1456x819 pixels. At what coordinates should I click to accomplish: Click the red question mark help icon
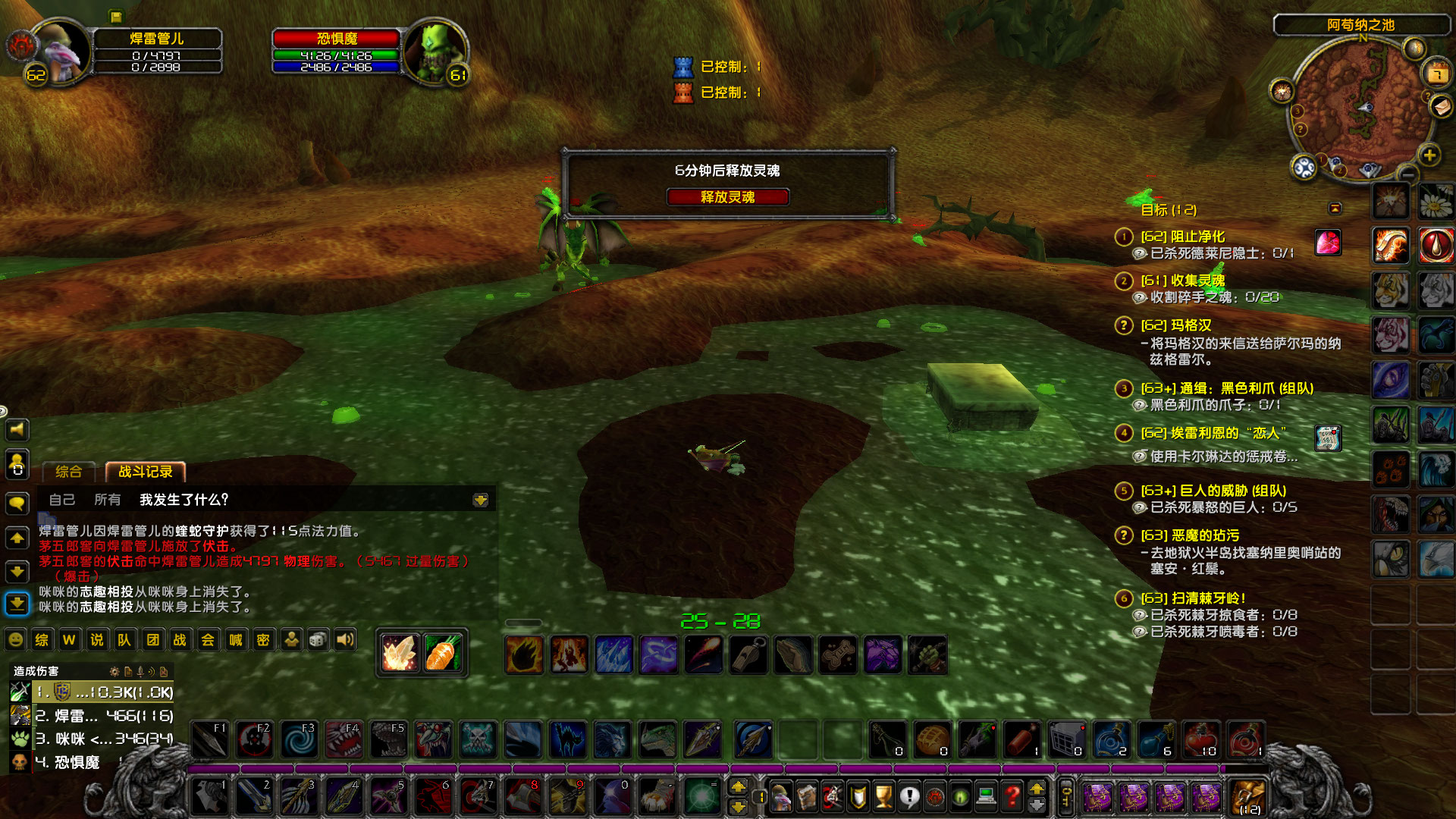pyautogui.click(x=1012, y=797)
